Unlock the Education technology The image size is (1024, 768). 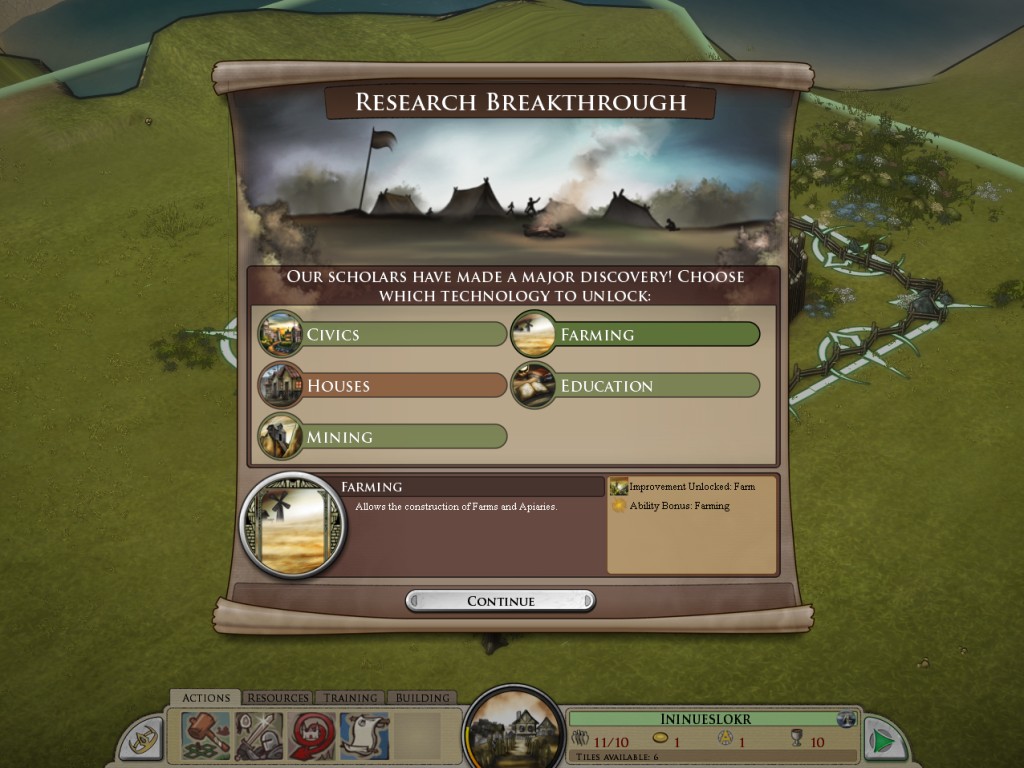(636, 386)
